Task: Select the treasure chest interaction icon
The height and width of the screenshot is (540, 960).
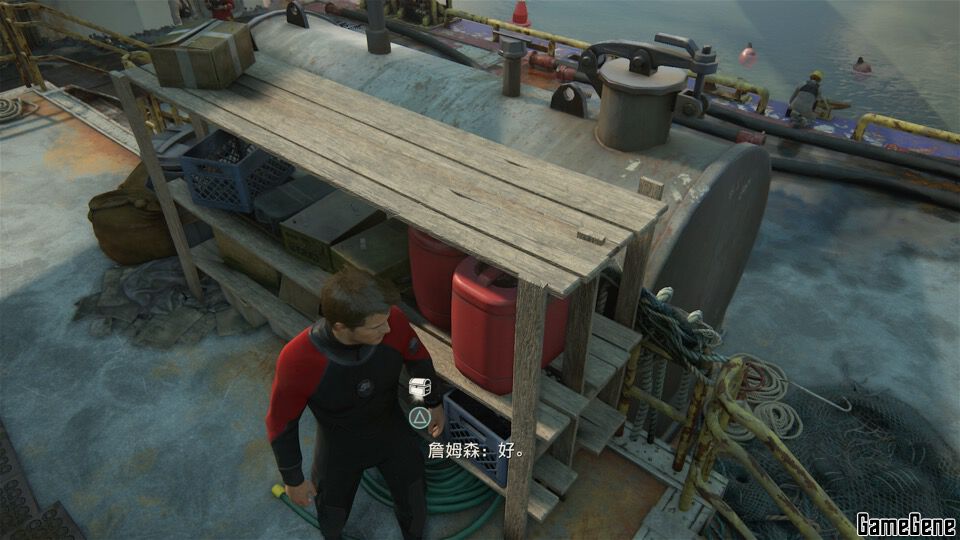Action: (419, 388)
